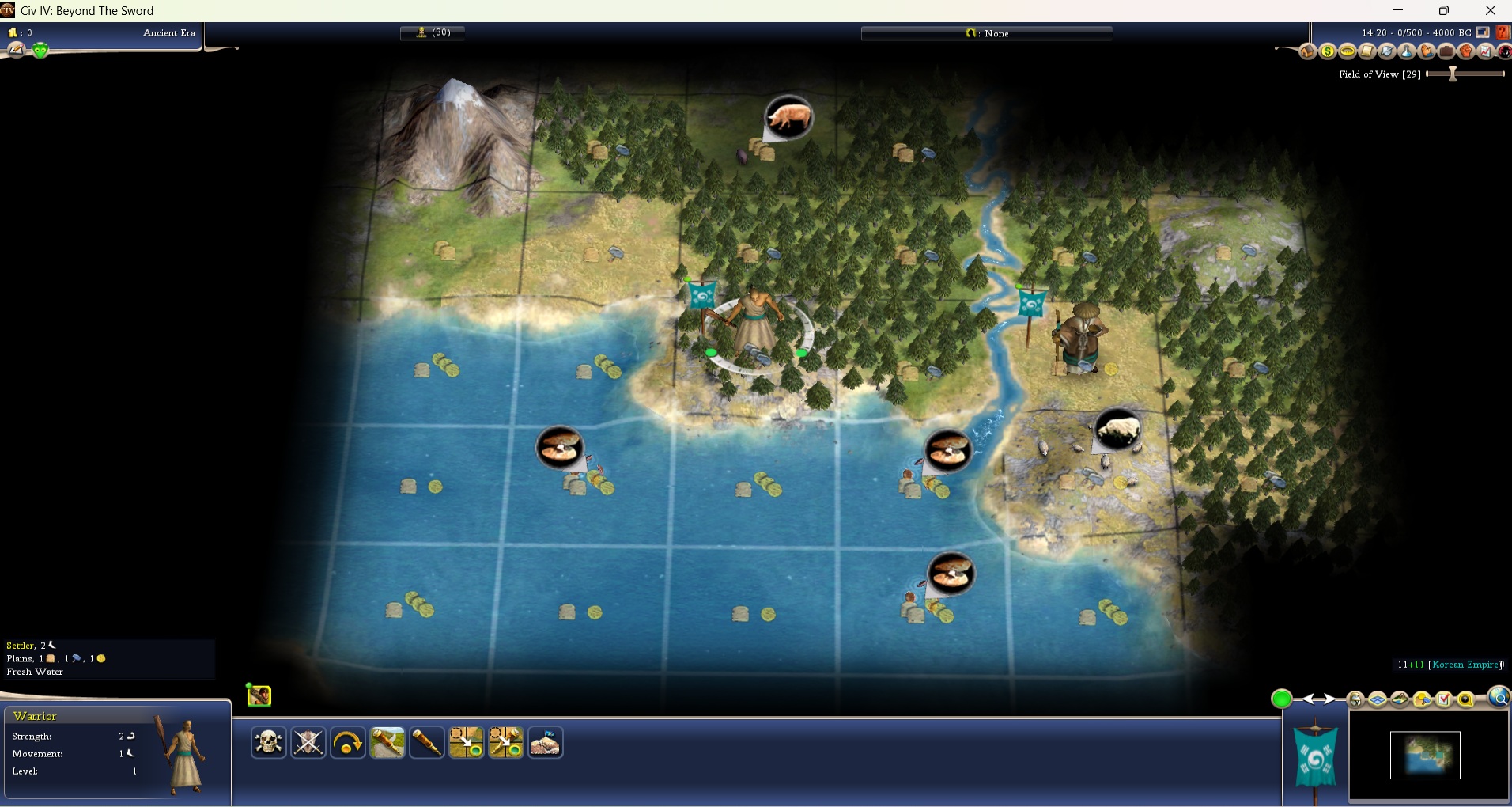
Task: Toggle the blue tile grid display
Action: [1378, 699]
